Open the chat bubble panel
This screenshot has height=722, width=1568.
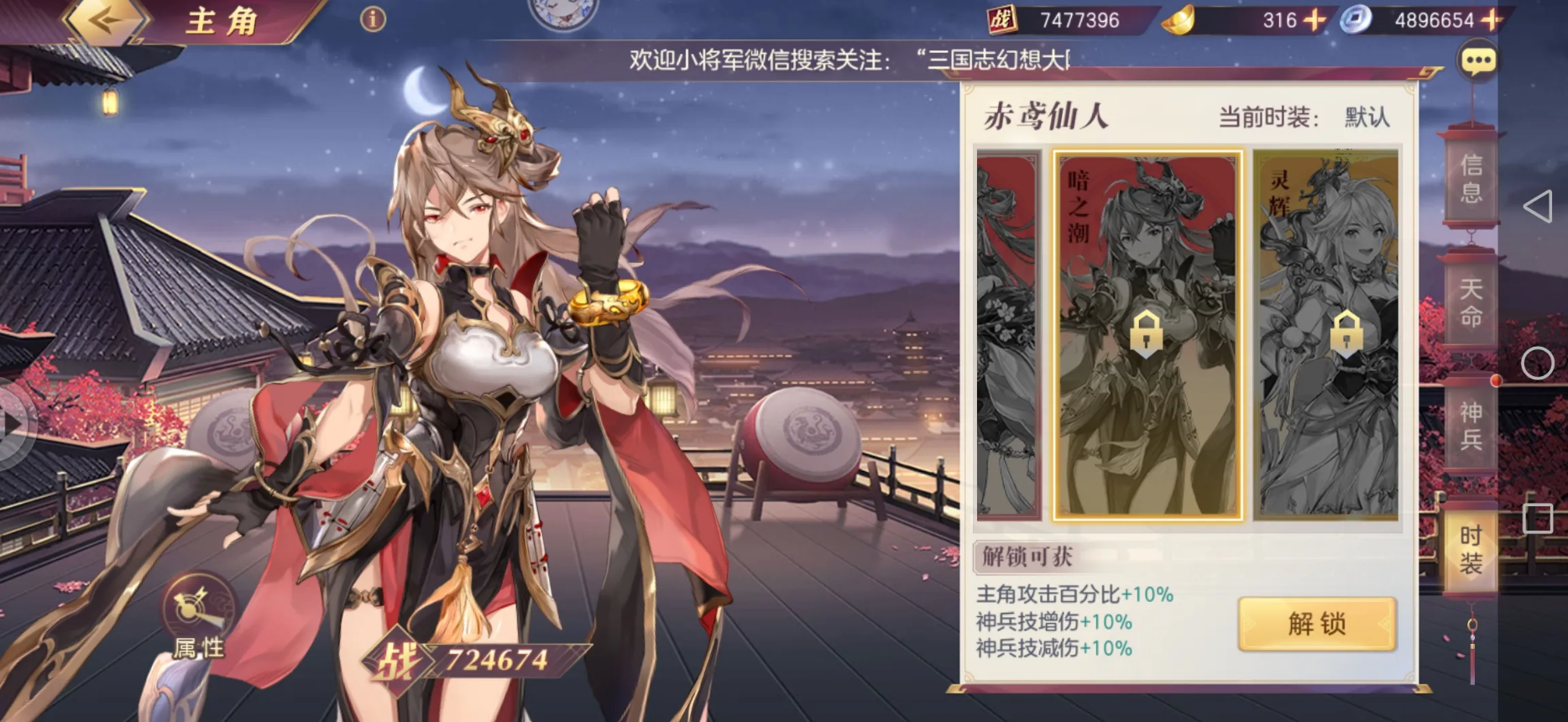coord(1478,60)
